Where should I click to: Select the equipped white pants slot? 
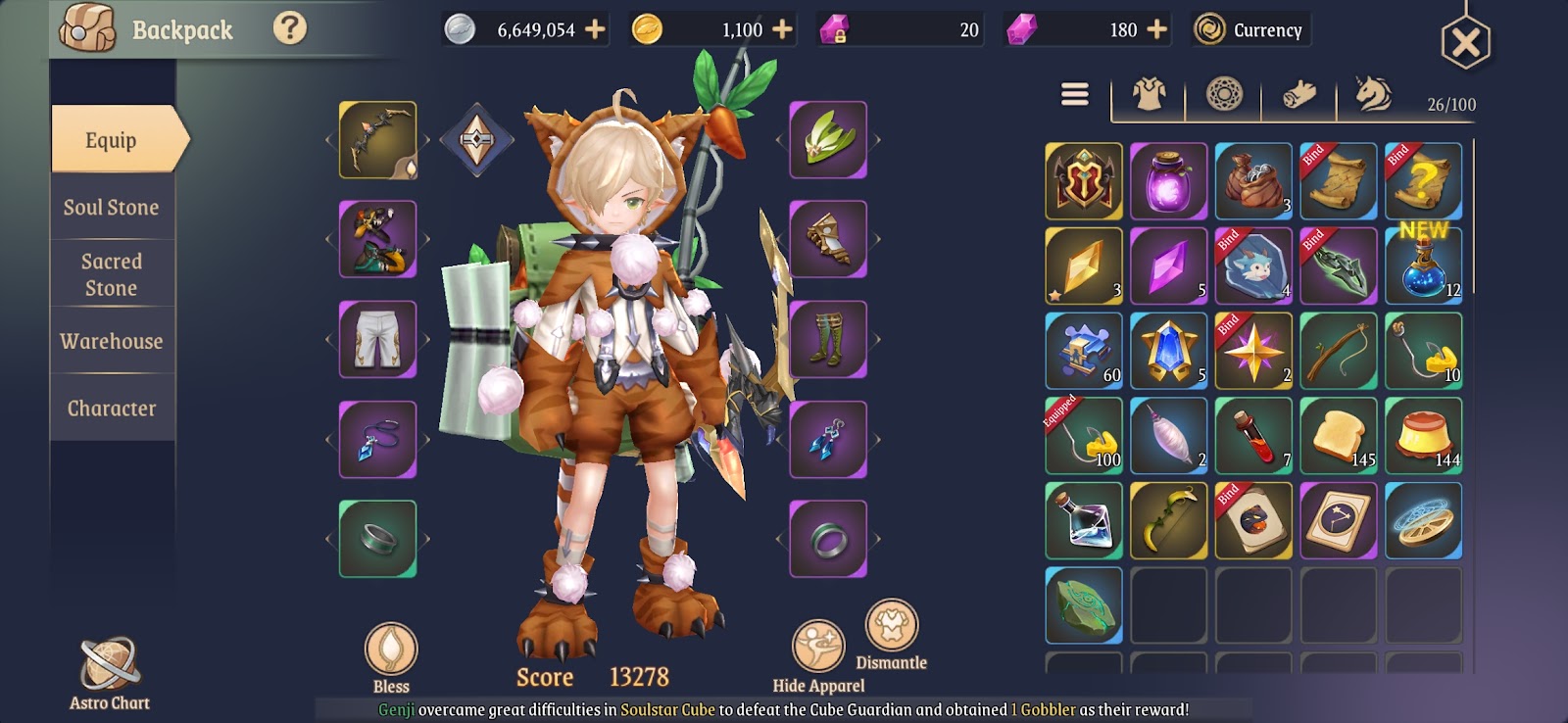(x=378, y=339)
